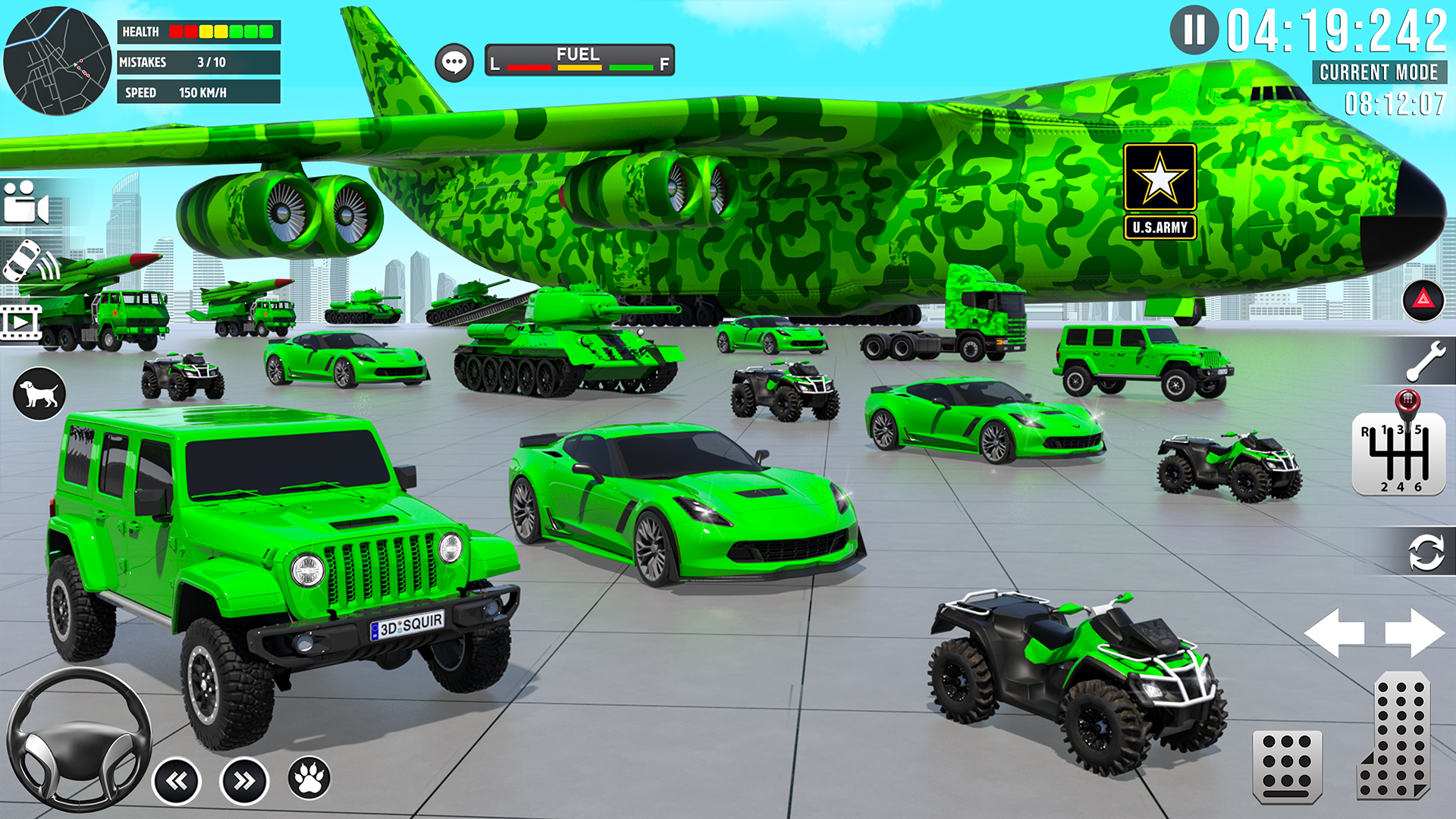Tap the film strip video icon

click(x=21, y=322)
